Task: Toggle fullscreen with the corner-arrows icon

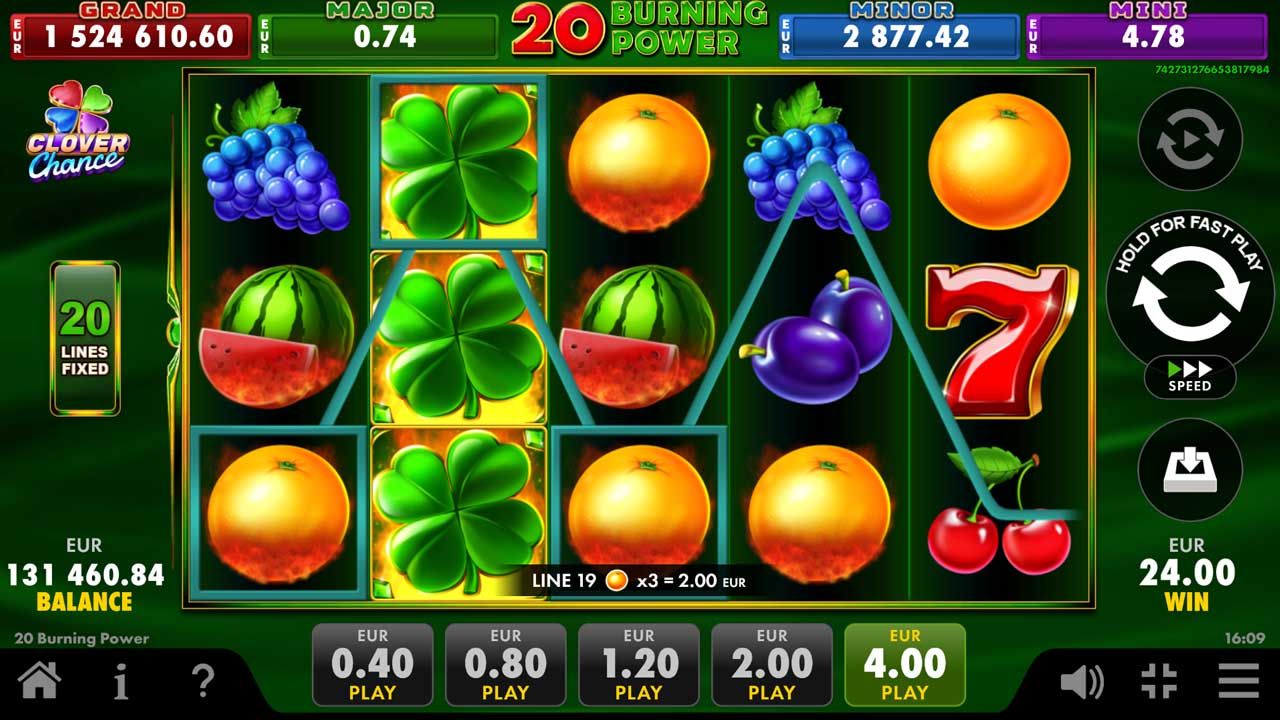Action: tap(1159, 682)
